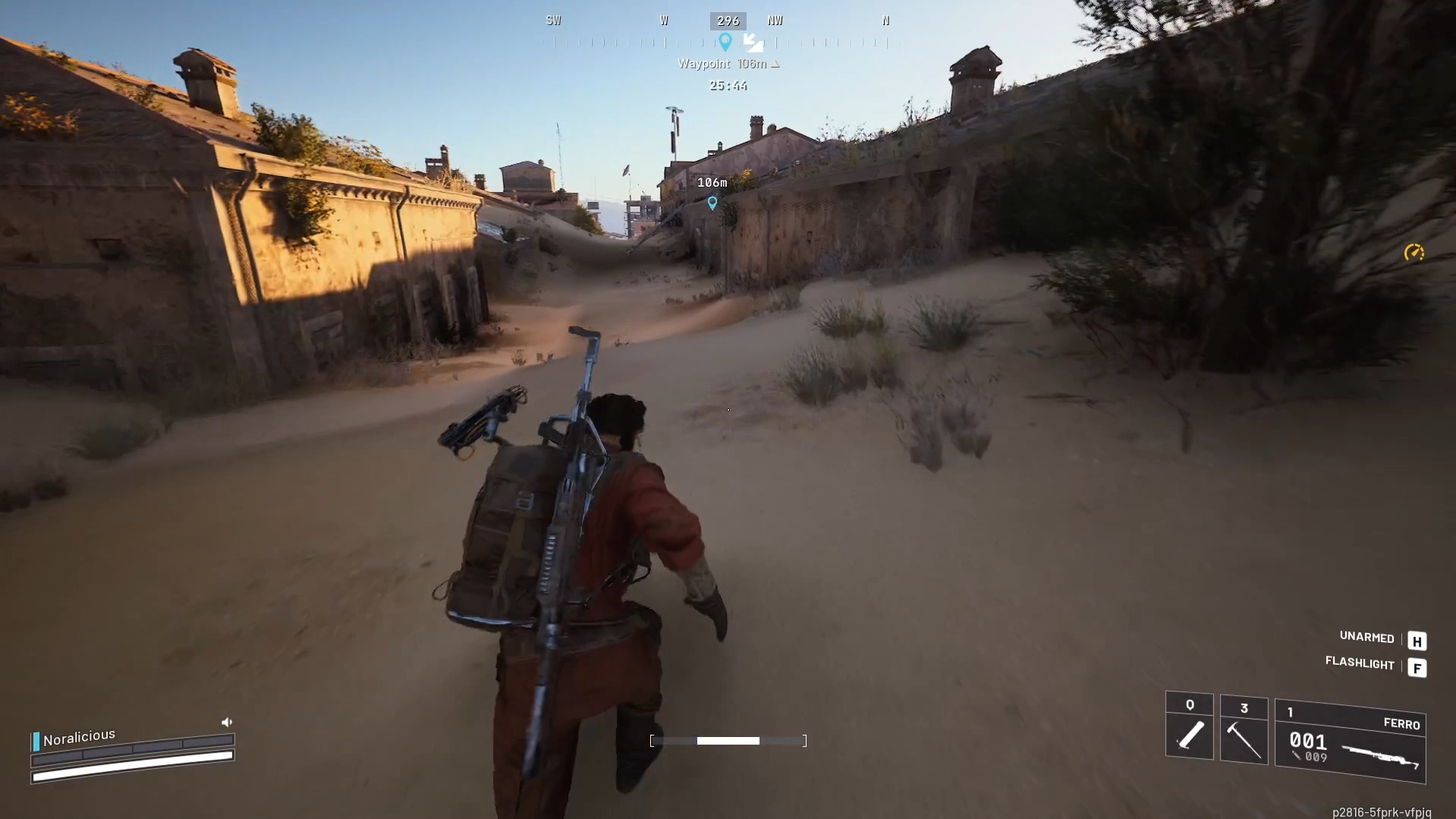The image size is (1456, 819).
Task: Open the SW direction on the compass strip
Action: 553,20
